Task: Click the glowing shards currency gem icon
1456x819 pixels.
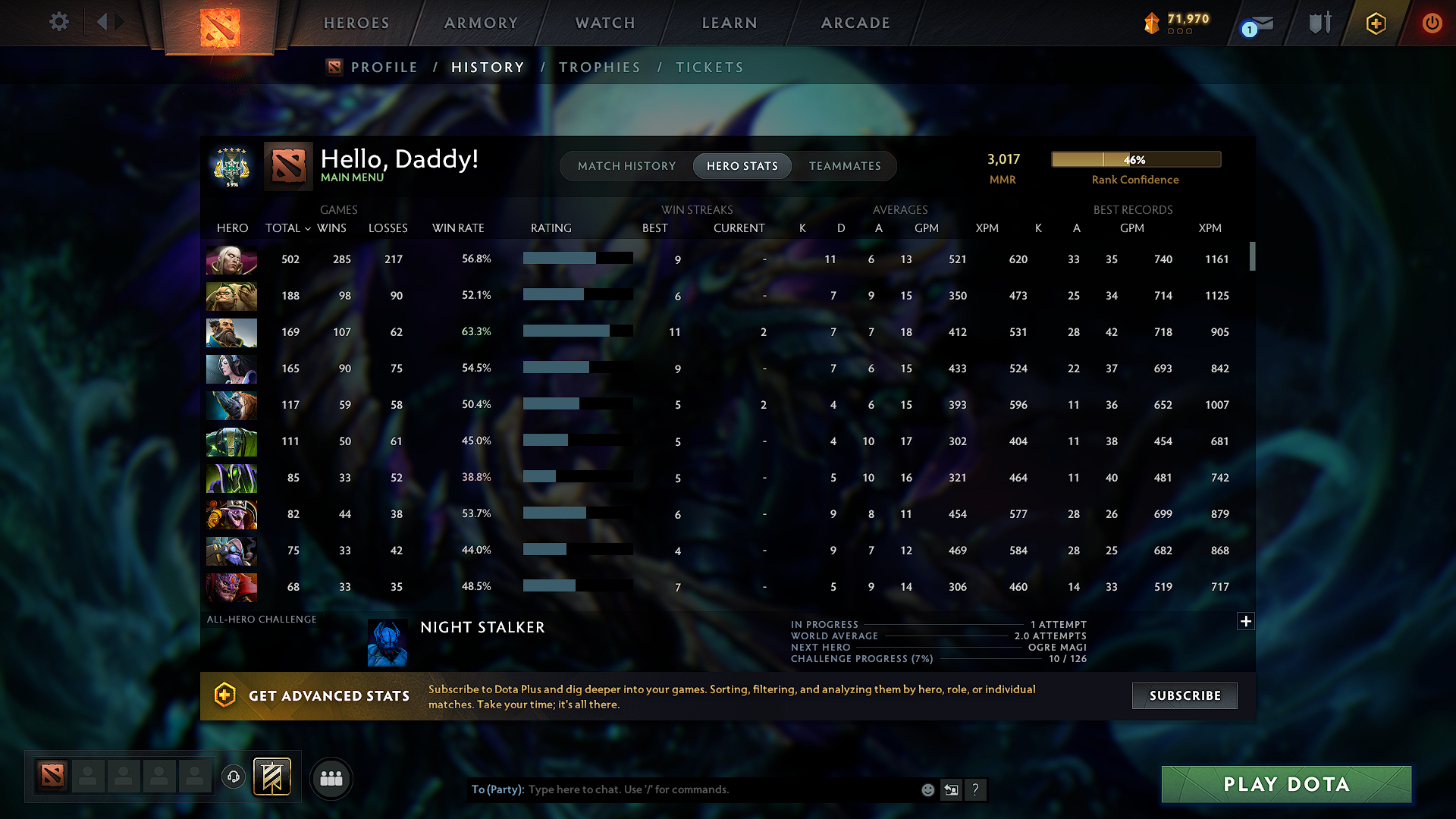Action: tap(1152, 23)
